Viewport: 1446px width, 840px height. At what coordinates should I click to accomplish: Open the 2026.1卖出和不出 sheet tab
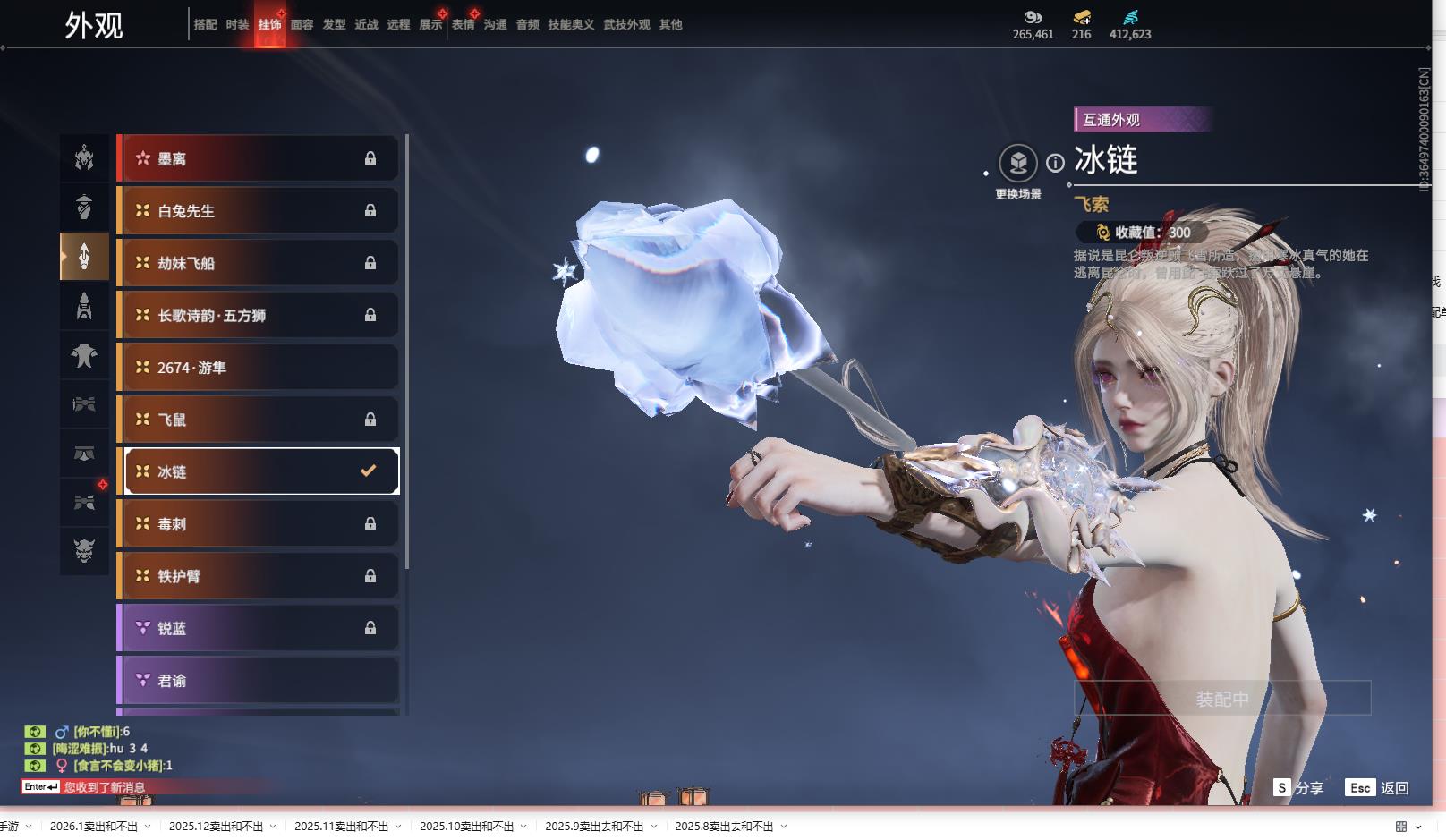point(94,827)
